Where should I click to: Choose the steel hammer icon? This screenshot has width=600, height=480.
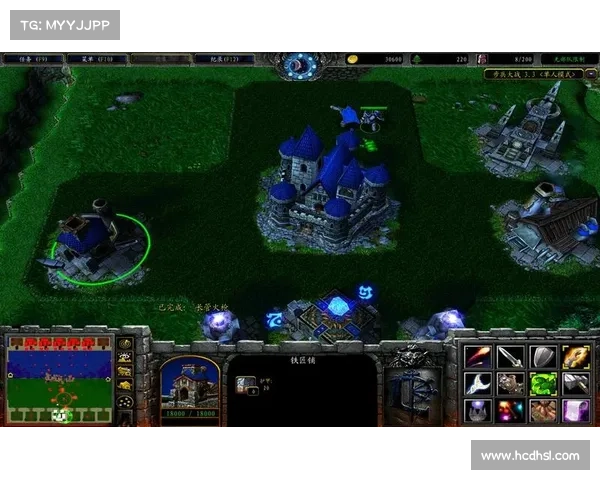click(x=576, y=384)
